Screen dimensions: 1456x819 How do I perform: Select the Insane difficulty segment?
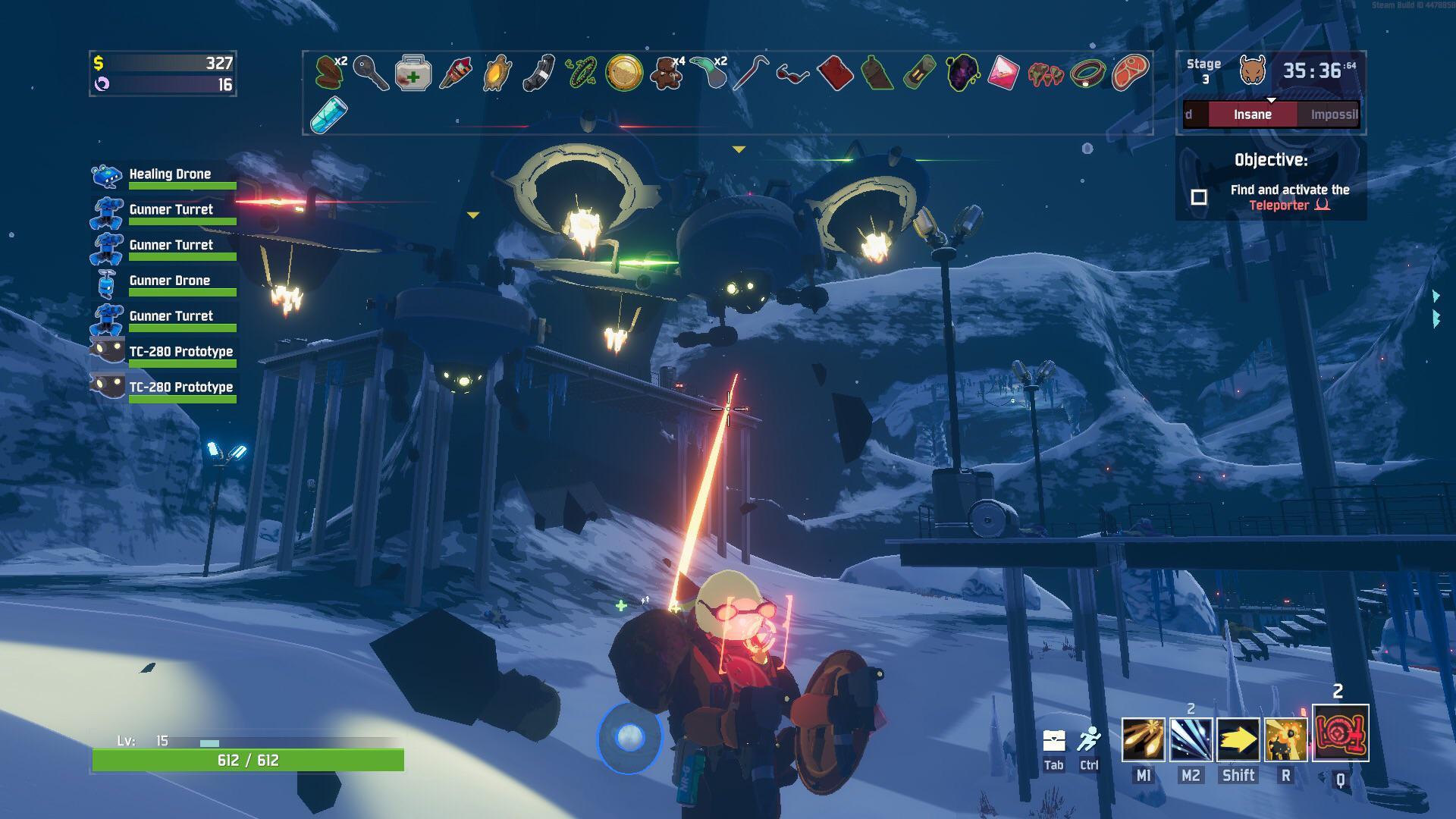coord(1252,115)
